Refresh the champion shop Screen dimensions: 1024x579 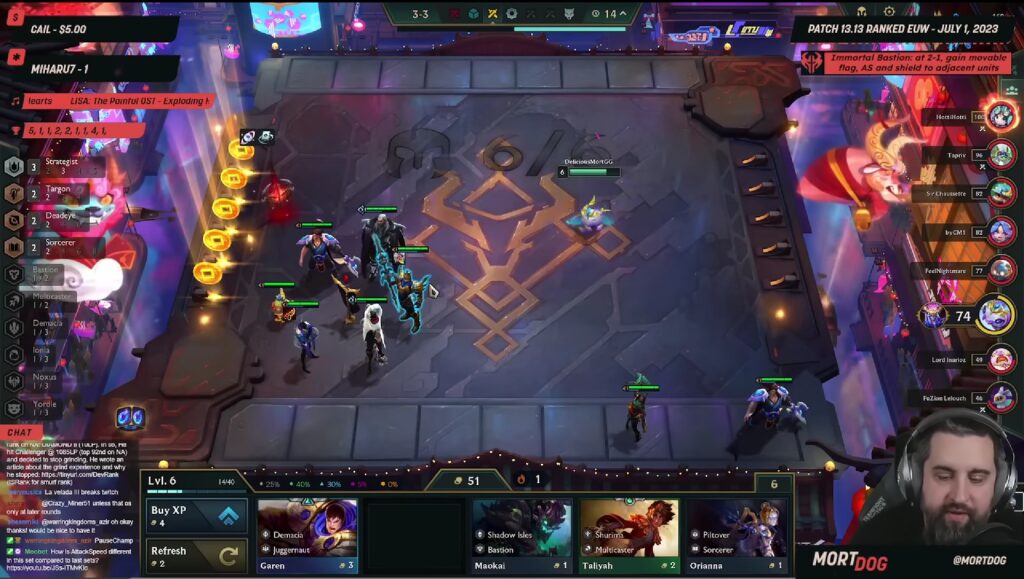coord(196,556)
